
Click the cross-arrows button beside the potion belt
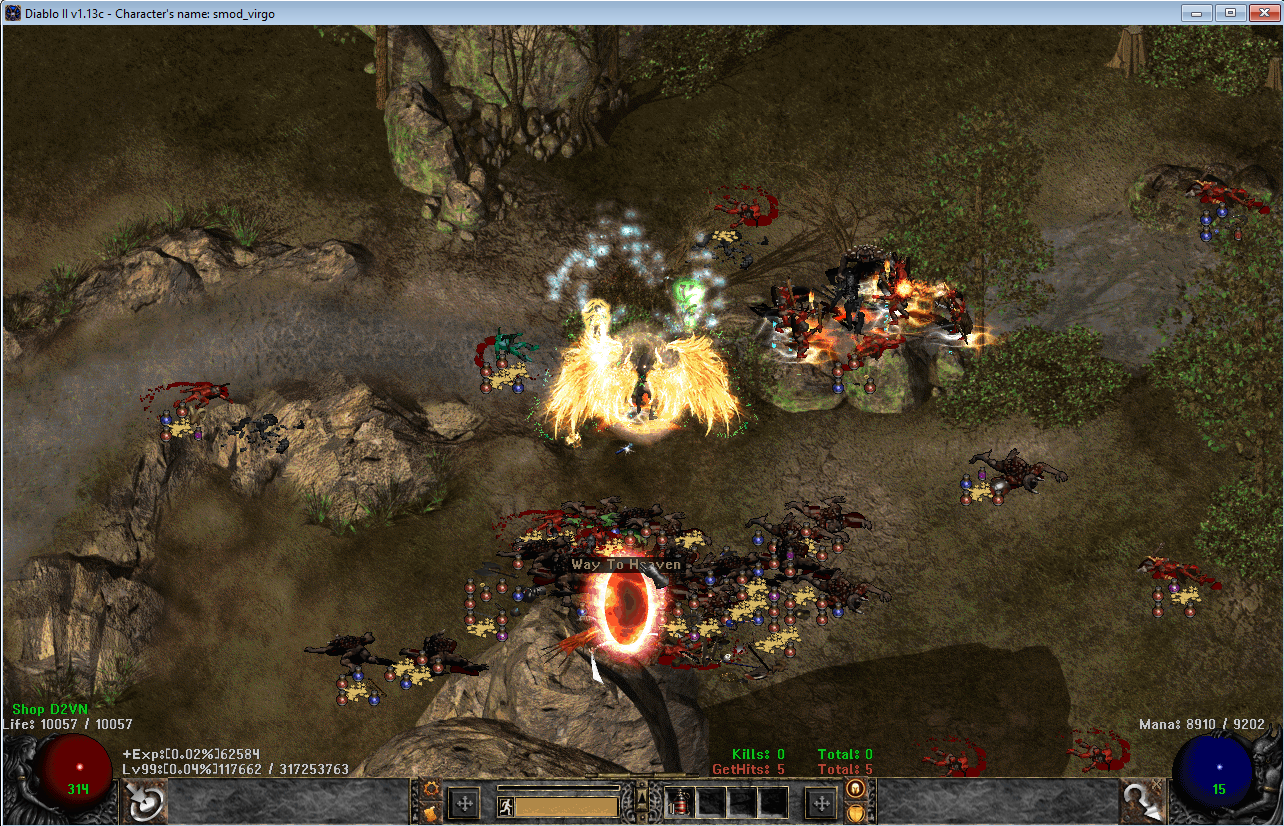coord(820,803)
